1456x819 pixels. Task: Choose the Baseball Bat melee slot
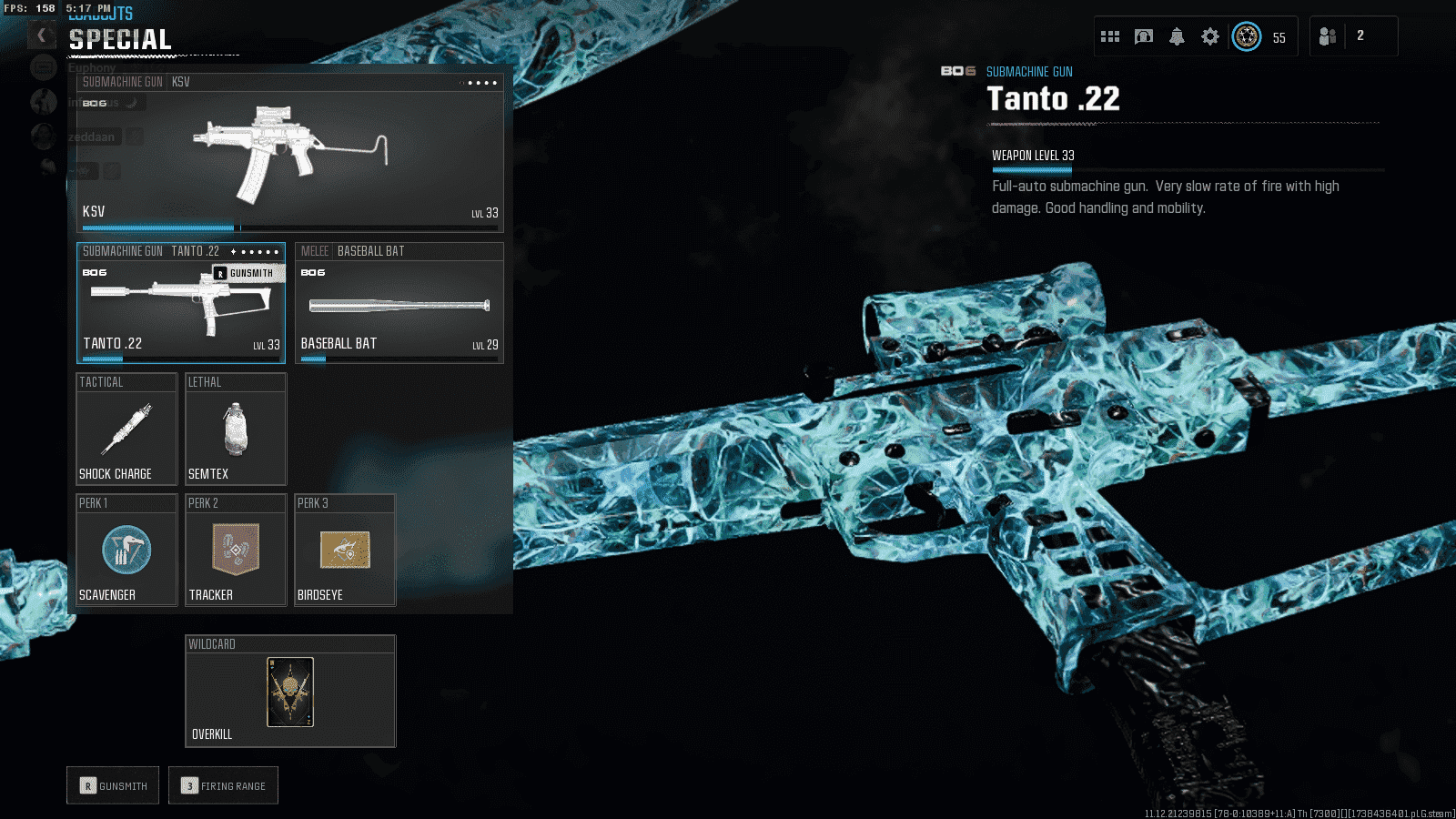pyautogui.click(x=399, y=305)
